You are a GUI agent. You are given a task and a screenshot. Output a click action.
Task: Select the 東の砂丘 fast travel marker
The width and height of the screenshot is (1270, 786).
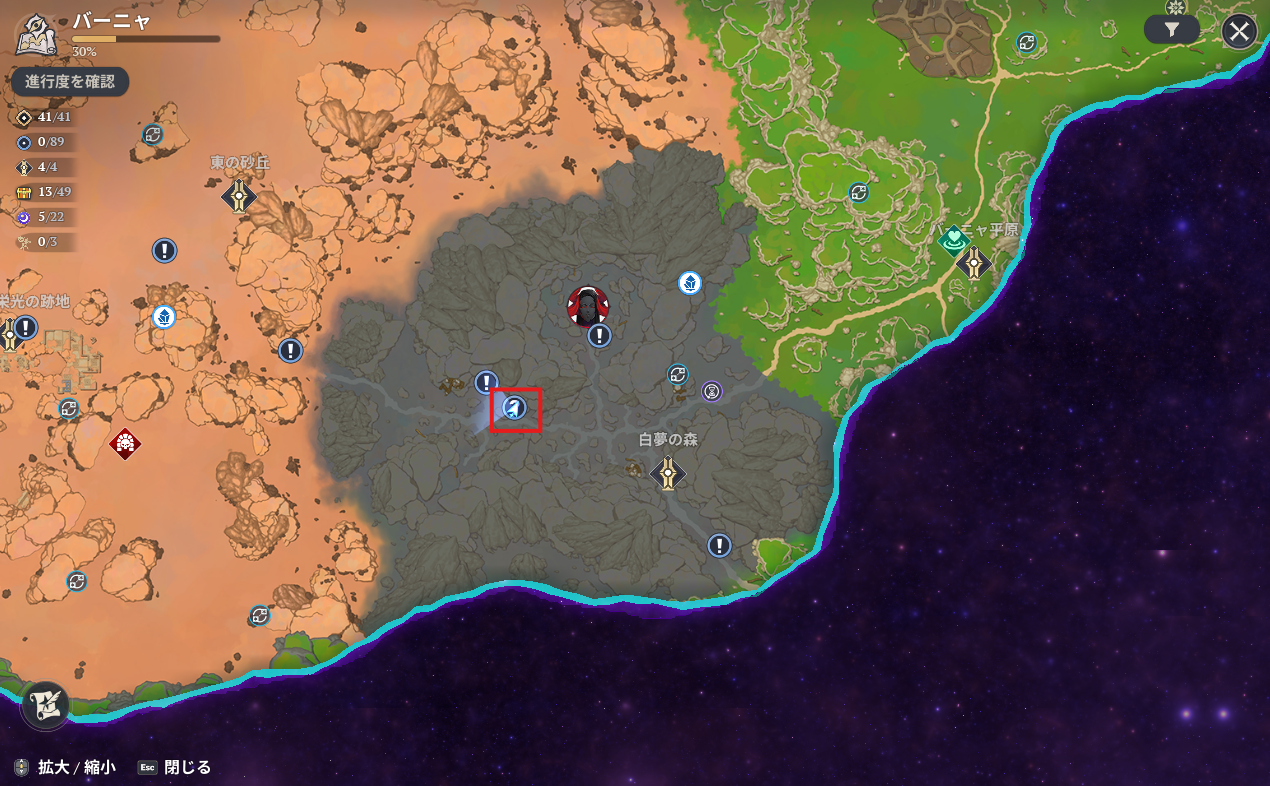tap(239, 195)
